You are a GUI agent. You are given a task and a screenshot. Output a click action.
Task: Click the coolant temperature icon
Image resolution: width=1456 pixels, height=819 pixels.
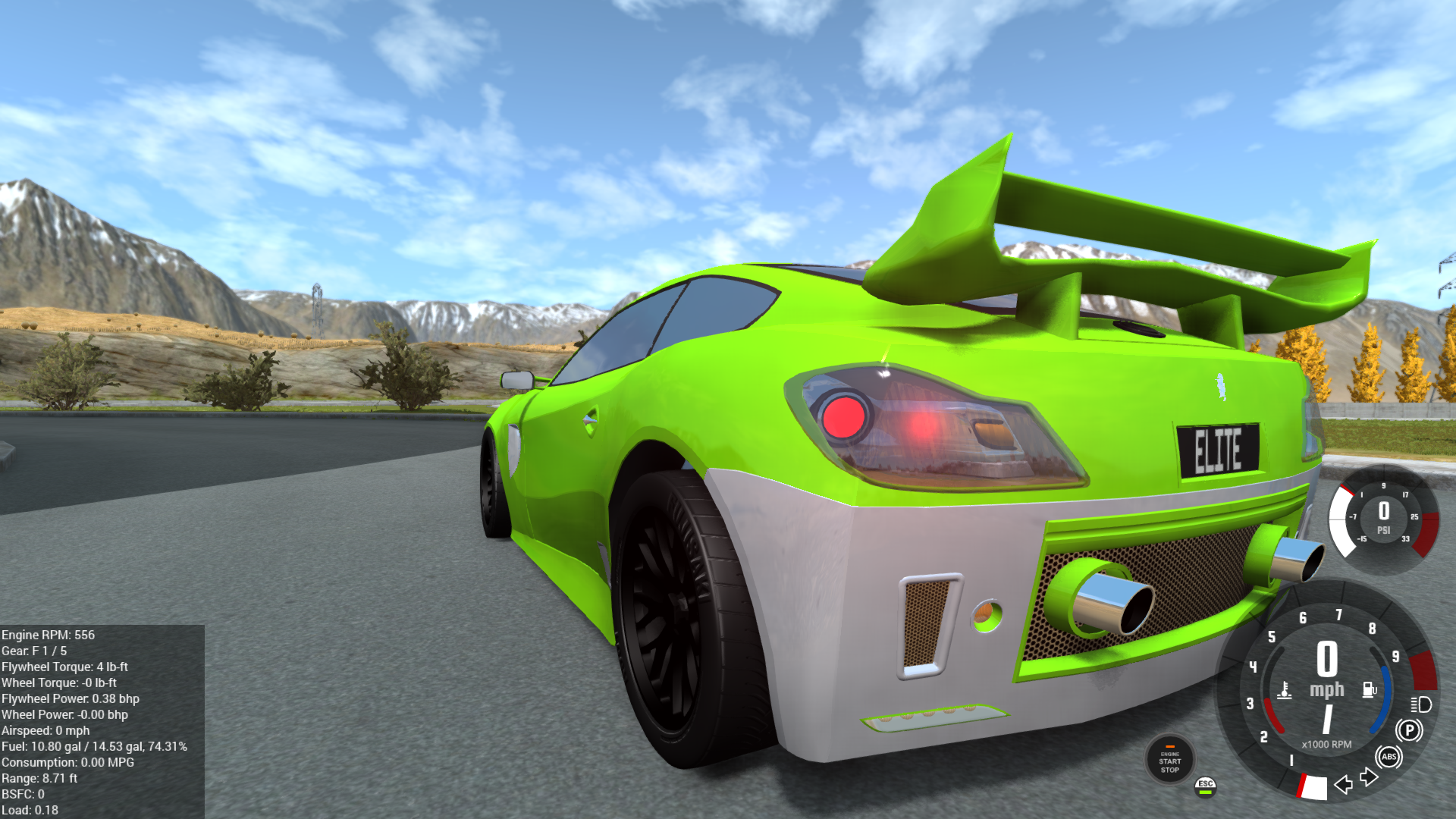tap(1285, 691)
